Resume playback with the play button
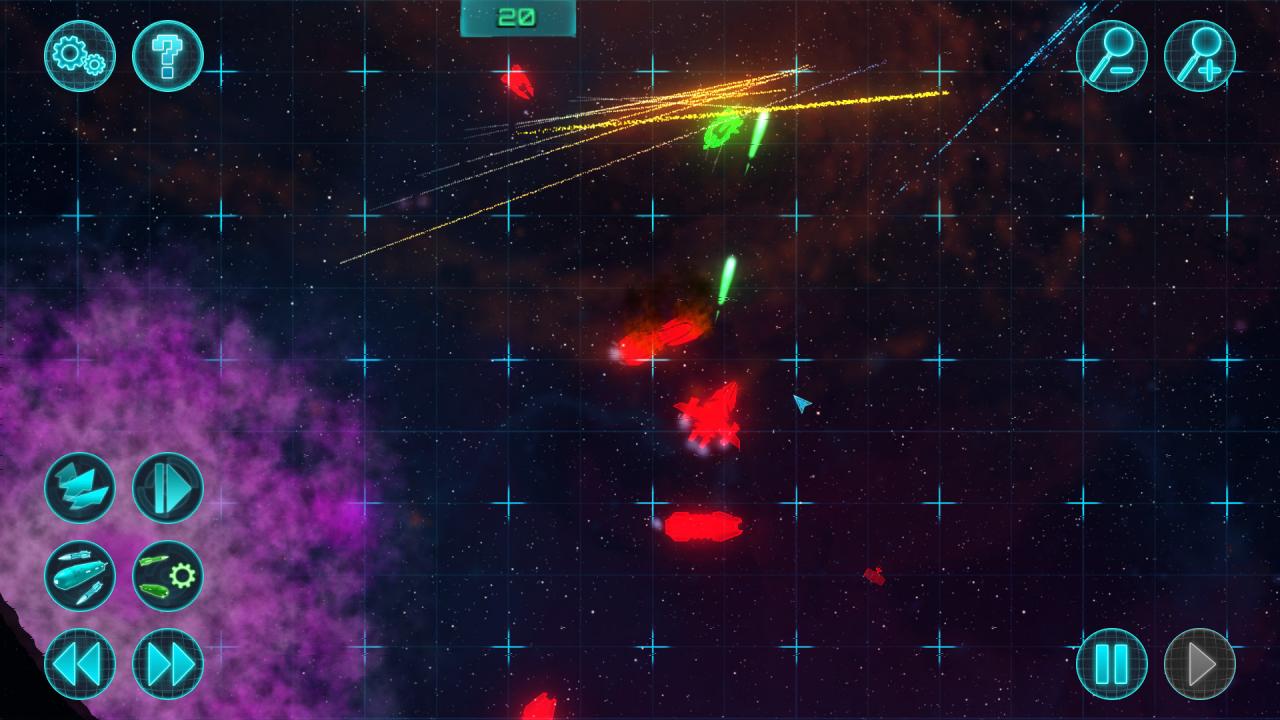This screenshot has height=720, width=1280. (x=1202, y=662)
